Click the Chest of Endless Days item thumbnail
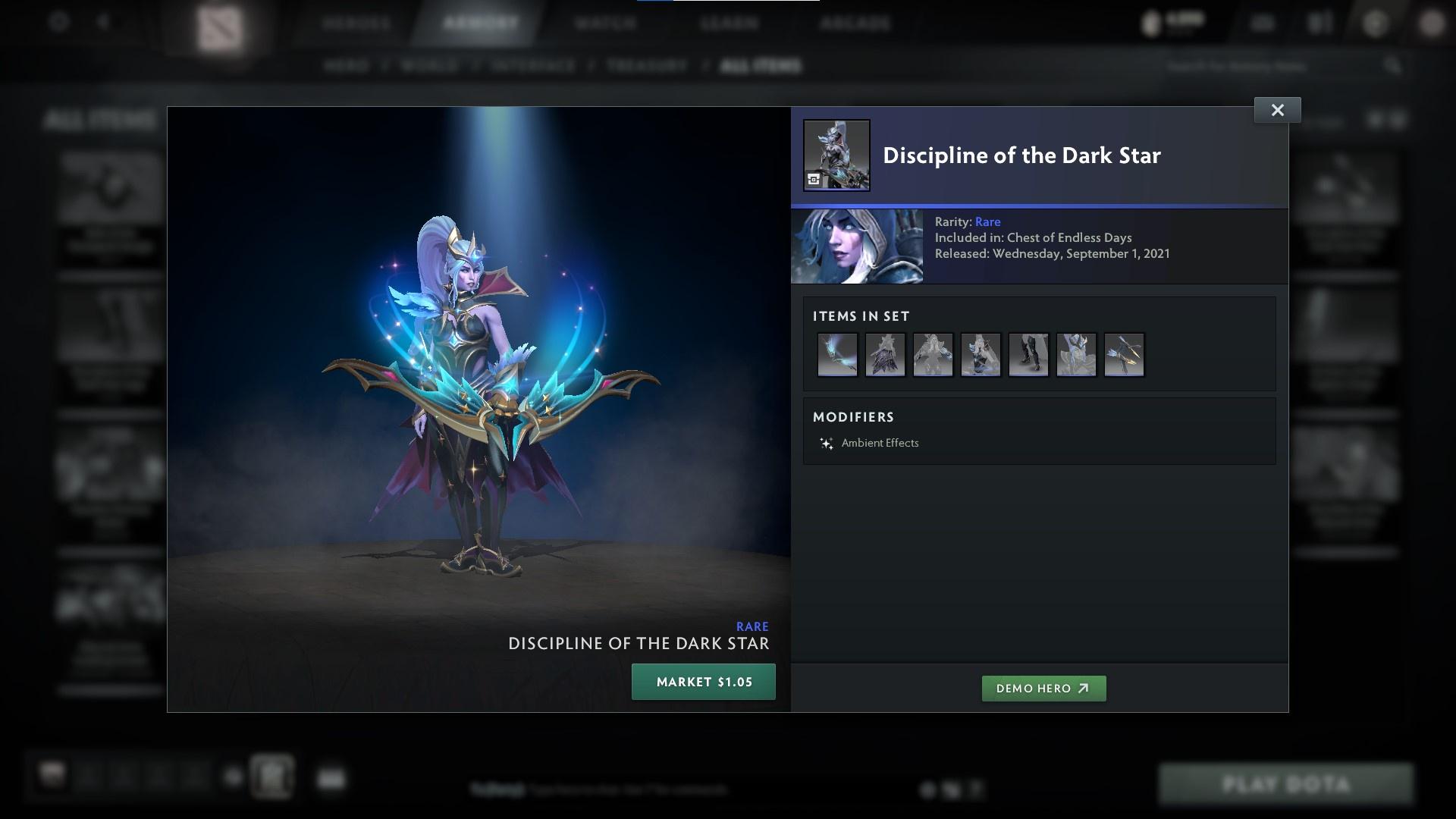Viewport: 1456px width, 819px height. tap(836, 155)
